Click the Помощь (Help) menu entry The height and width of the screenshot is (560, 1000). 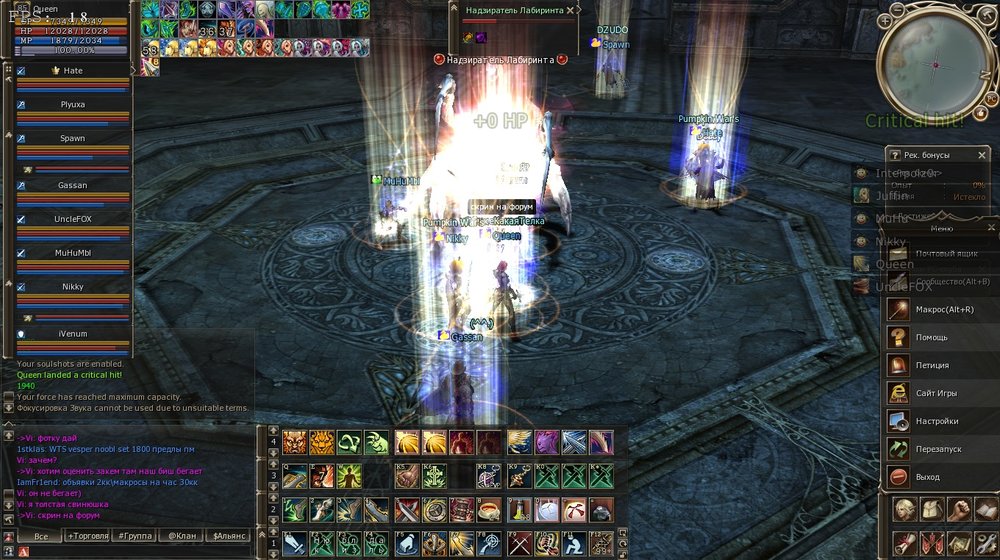point(930,337)
